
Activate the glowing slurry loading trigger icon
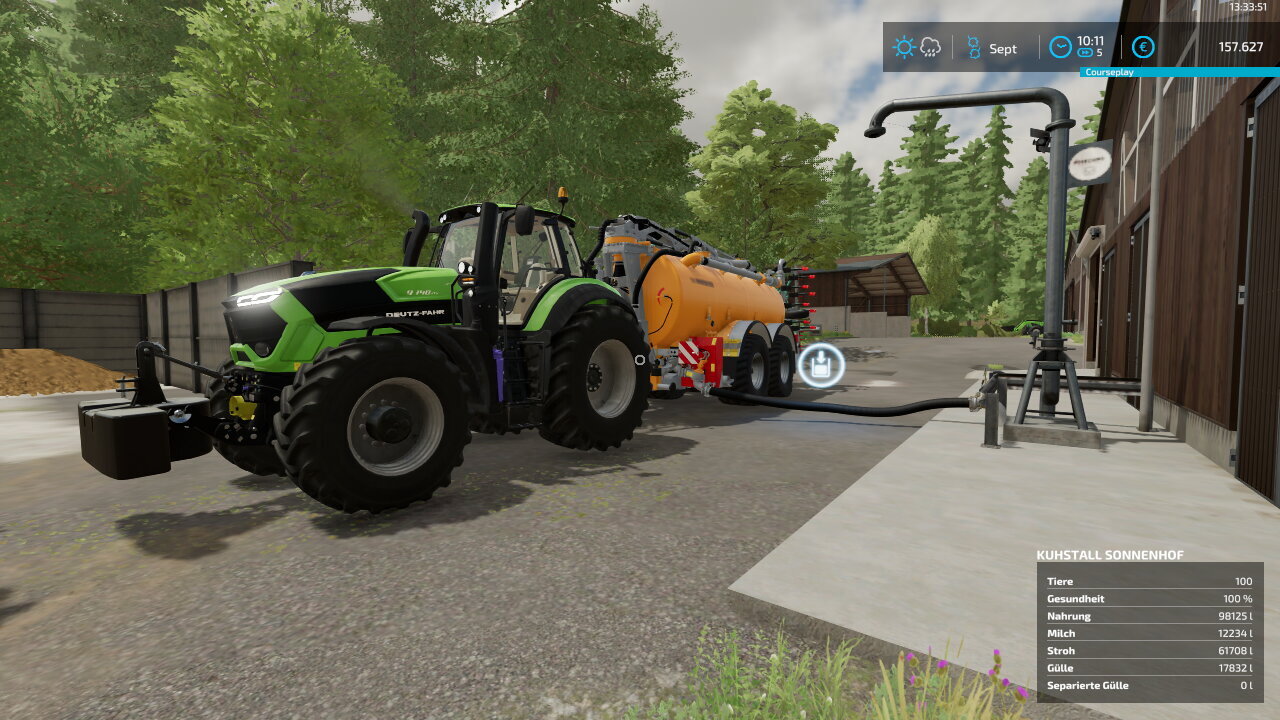[x=821, y=366]
